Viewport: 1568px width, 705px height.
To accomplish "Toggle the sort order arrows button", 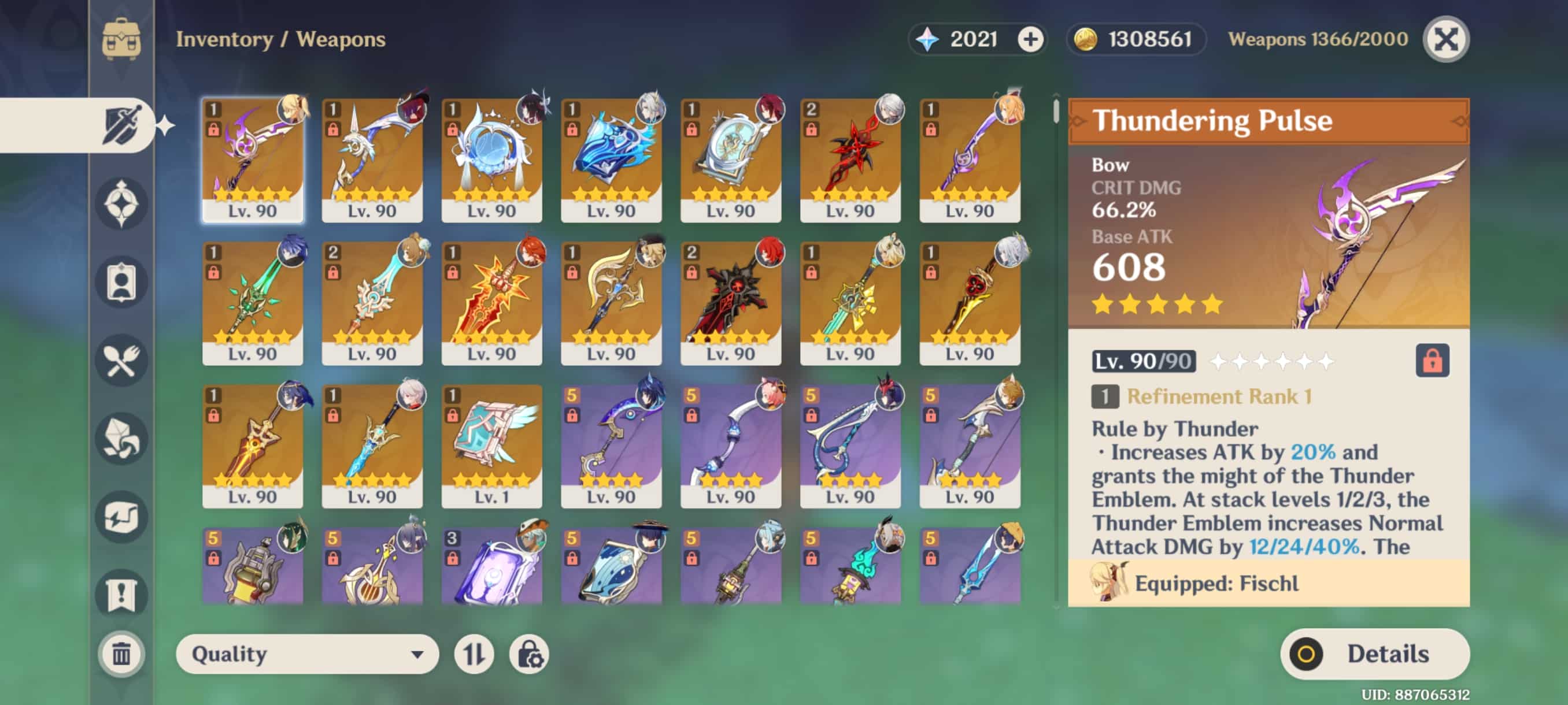I will 474,654.
